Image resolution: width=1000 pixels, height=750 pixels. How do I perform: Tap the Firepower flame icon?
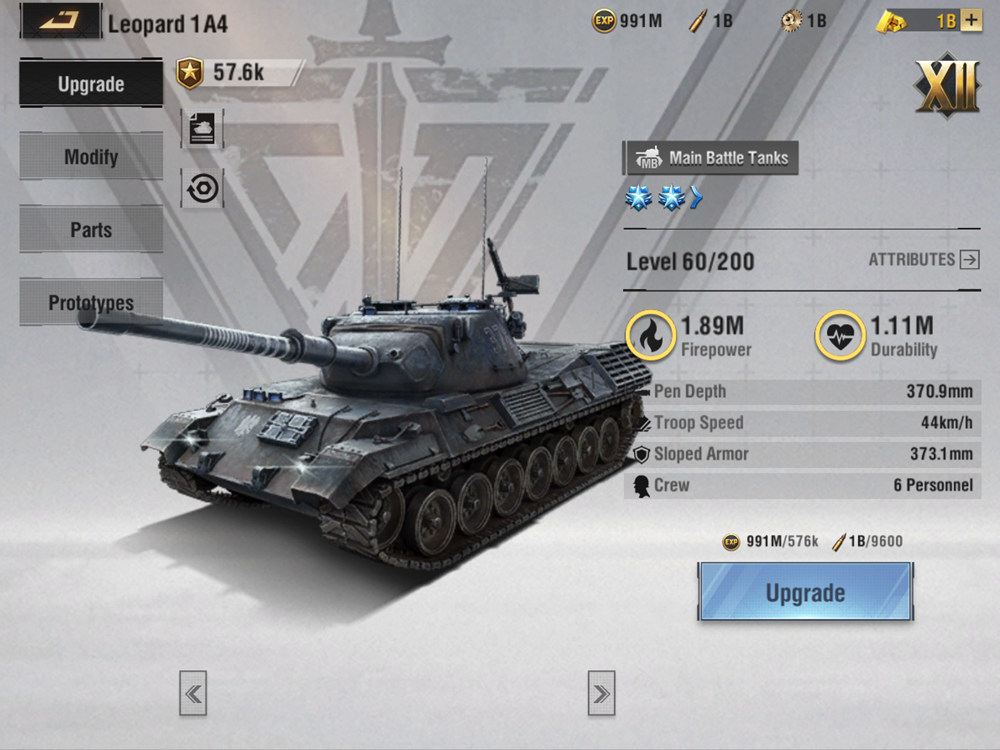coord(650,335)
